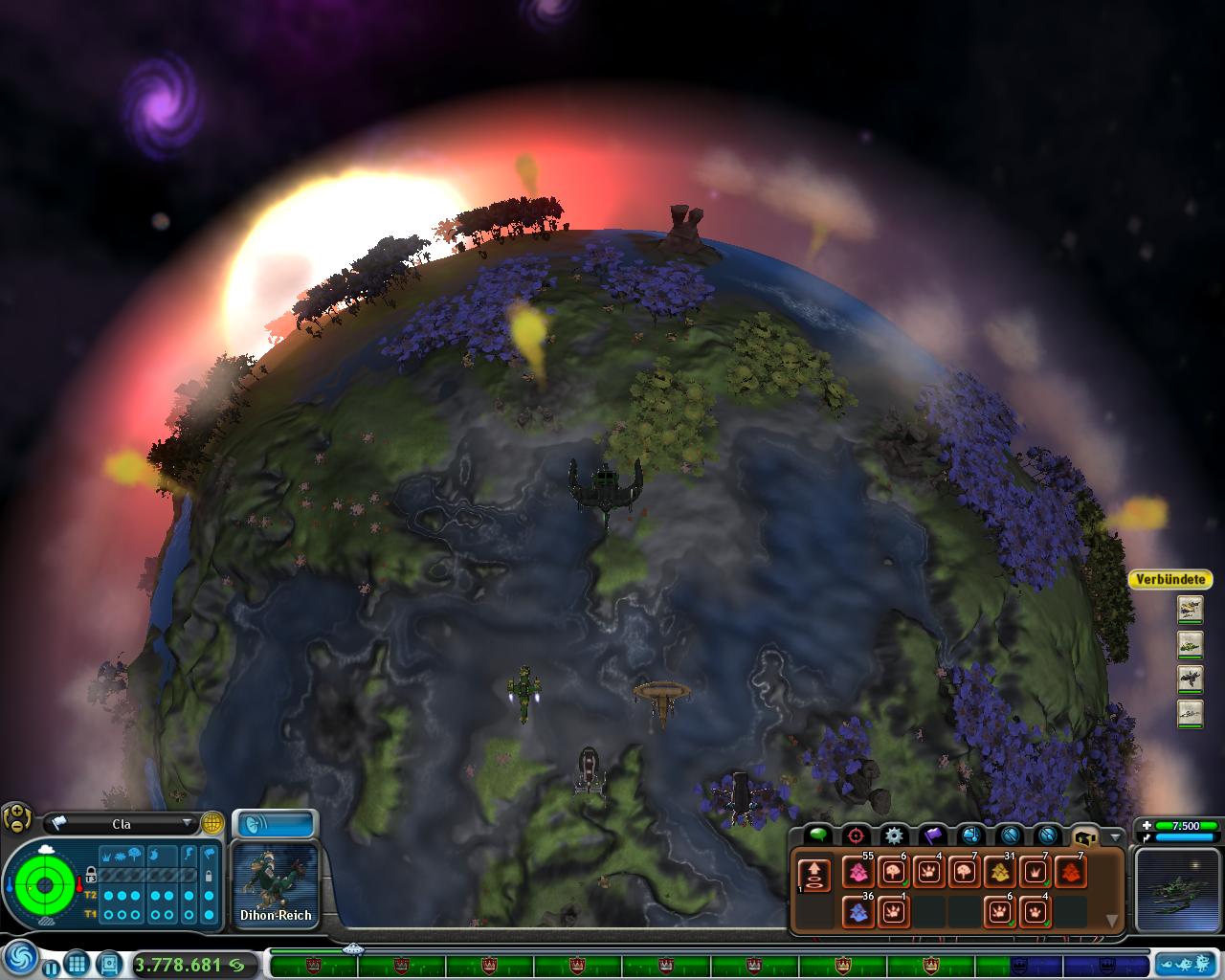Switch to the red crosshair weapons tab

click(x=855, y=835)
